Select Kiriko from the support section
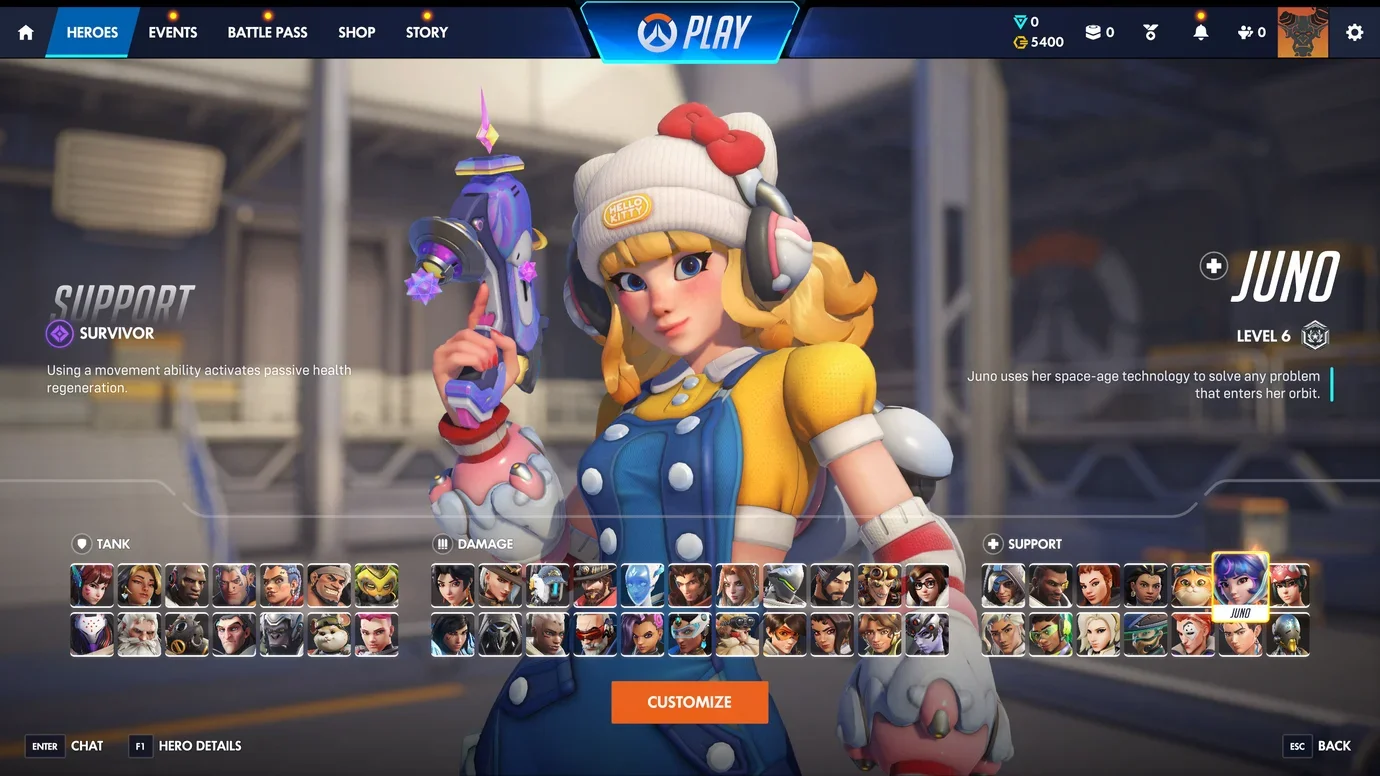The image size is (1380, 776). (1287, 585)
